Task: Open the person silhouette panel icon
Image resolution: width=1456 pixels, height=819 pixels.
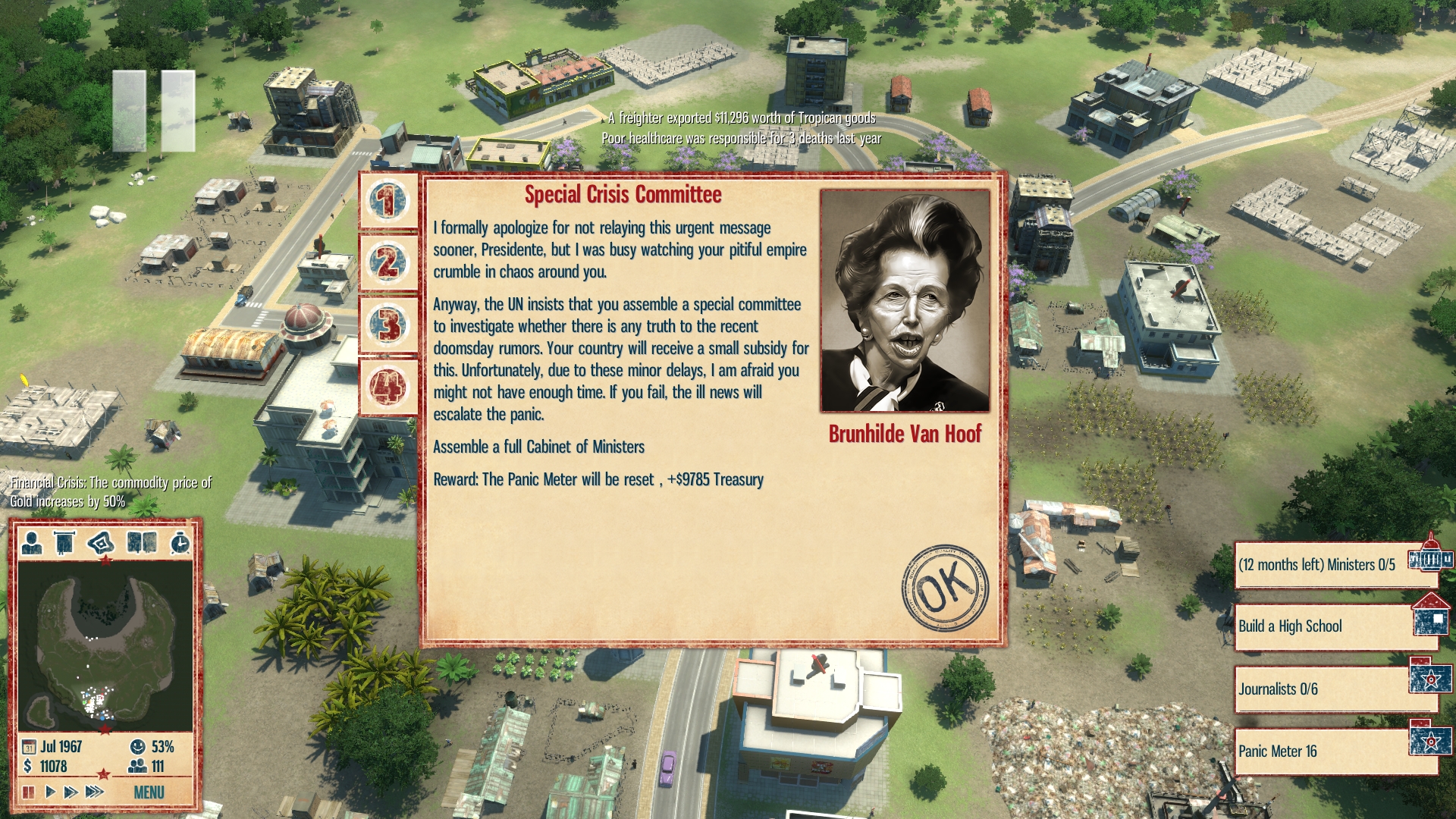Action: (32, 543)
